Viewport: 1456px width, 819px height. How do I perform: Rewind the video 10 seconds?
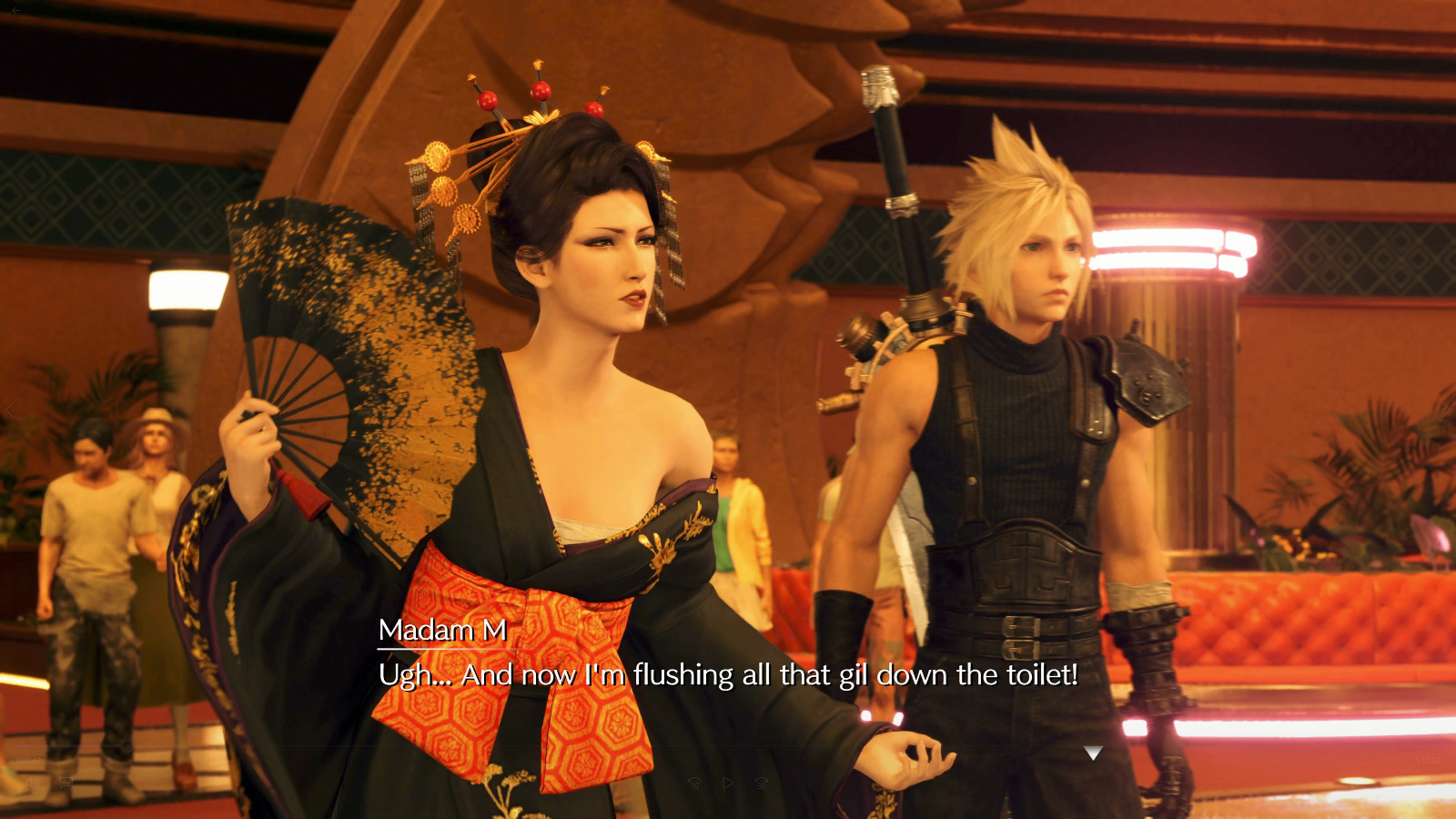[695, 783]
